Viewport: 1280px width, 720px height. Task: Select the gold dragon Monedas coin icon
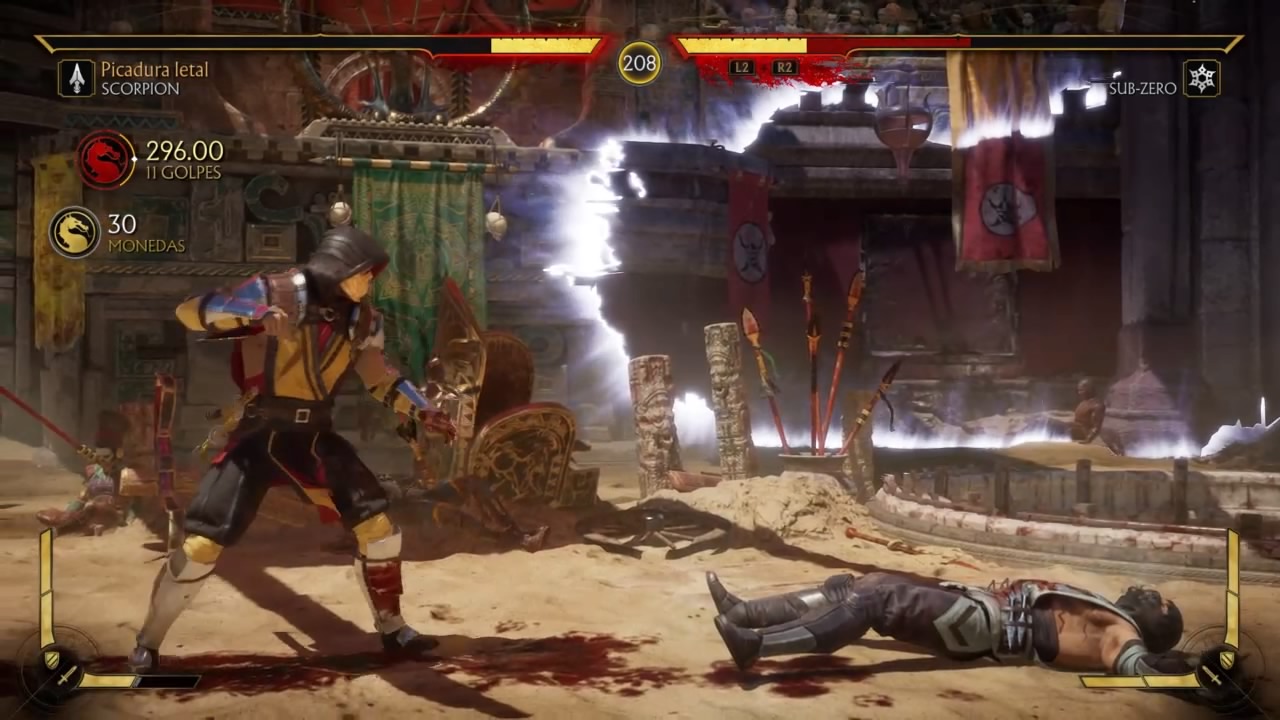click(74, 232)
